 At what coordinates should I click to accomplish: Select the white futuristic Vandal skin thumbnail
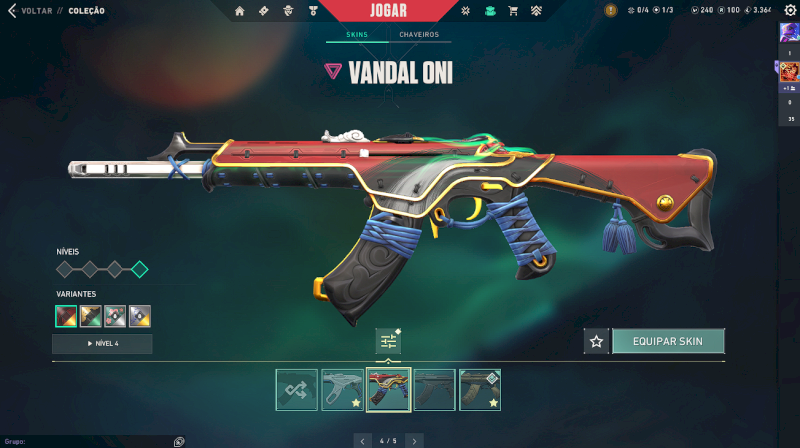coord(342,390)
